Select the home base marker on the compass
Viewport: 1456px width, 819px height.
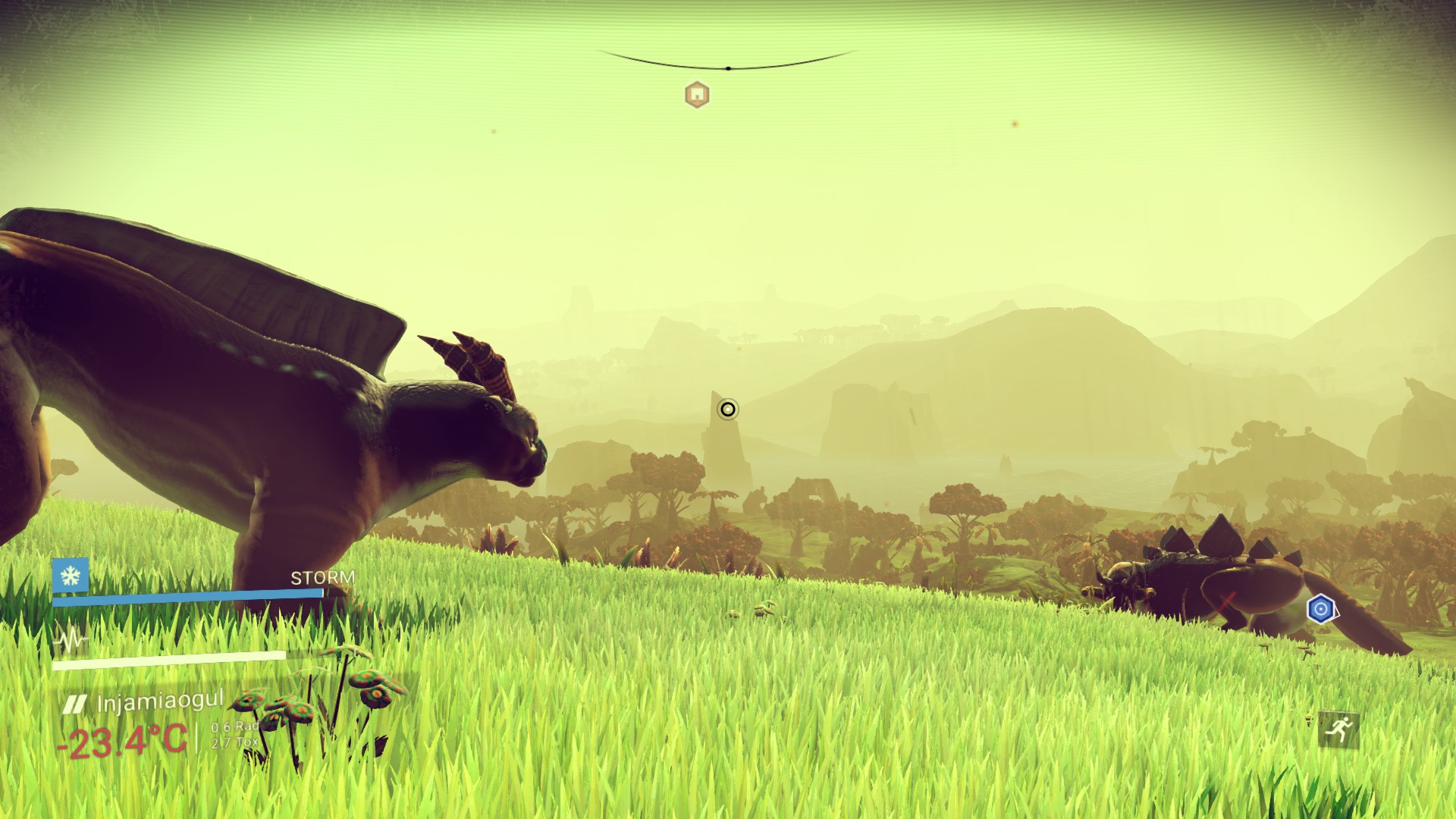pyautogui.click(x=697, y=95)
